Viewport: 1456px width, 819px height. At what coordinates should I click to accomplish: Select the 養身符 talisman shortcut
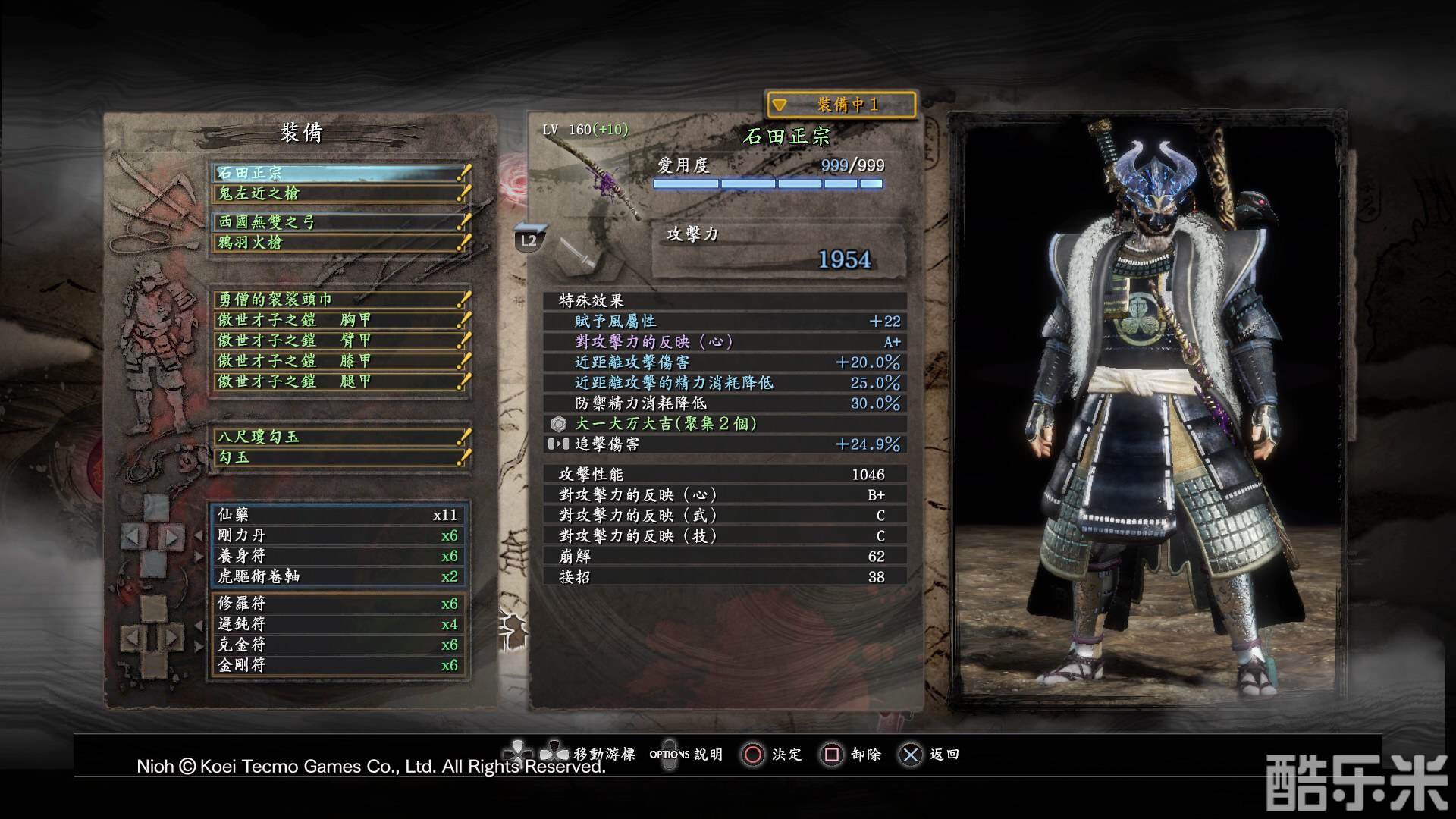coord(338,556)
